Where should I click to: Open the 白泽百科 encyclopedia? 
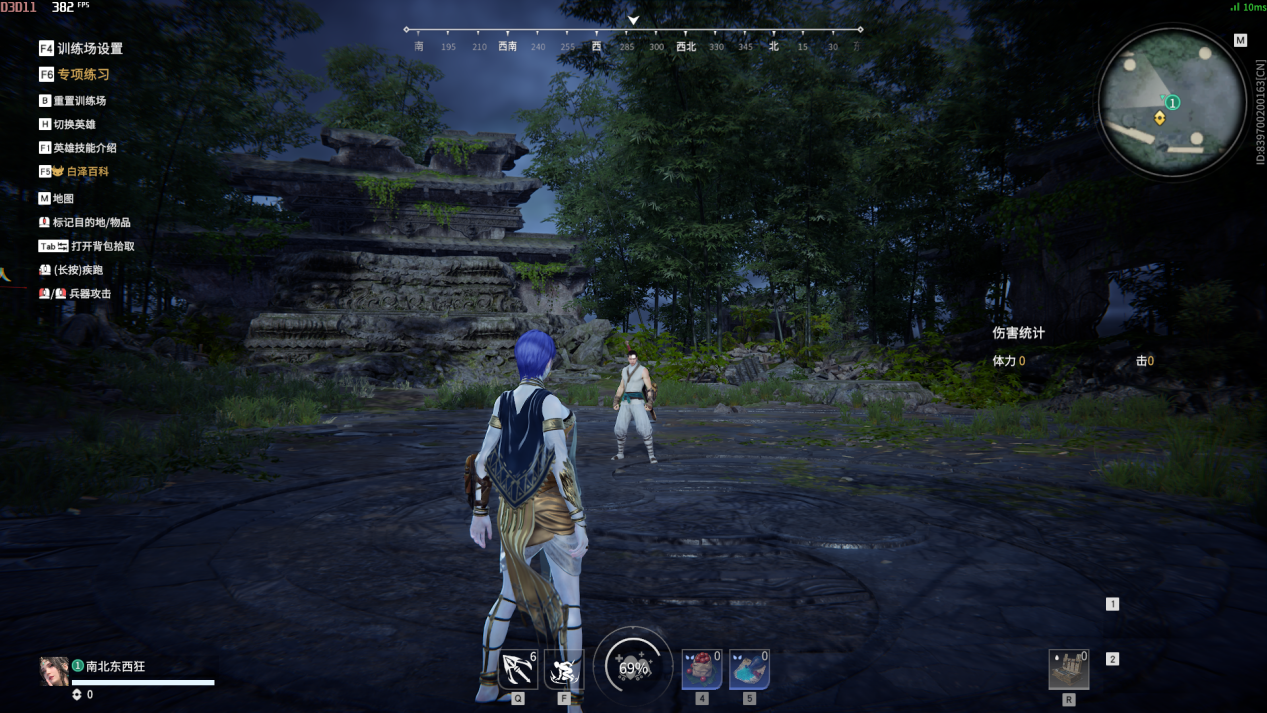click(86, 172)
